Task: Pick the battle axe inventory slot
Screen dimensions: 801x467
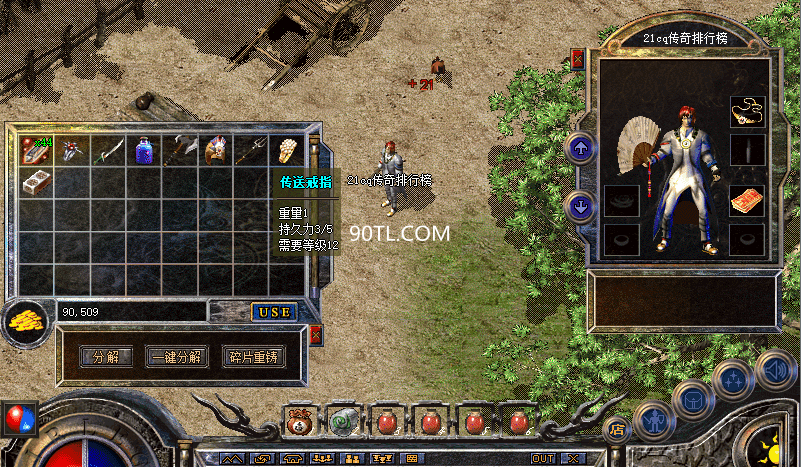Action: click(180, 150)
